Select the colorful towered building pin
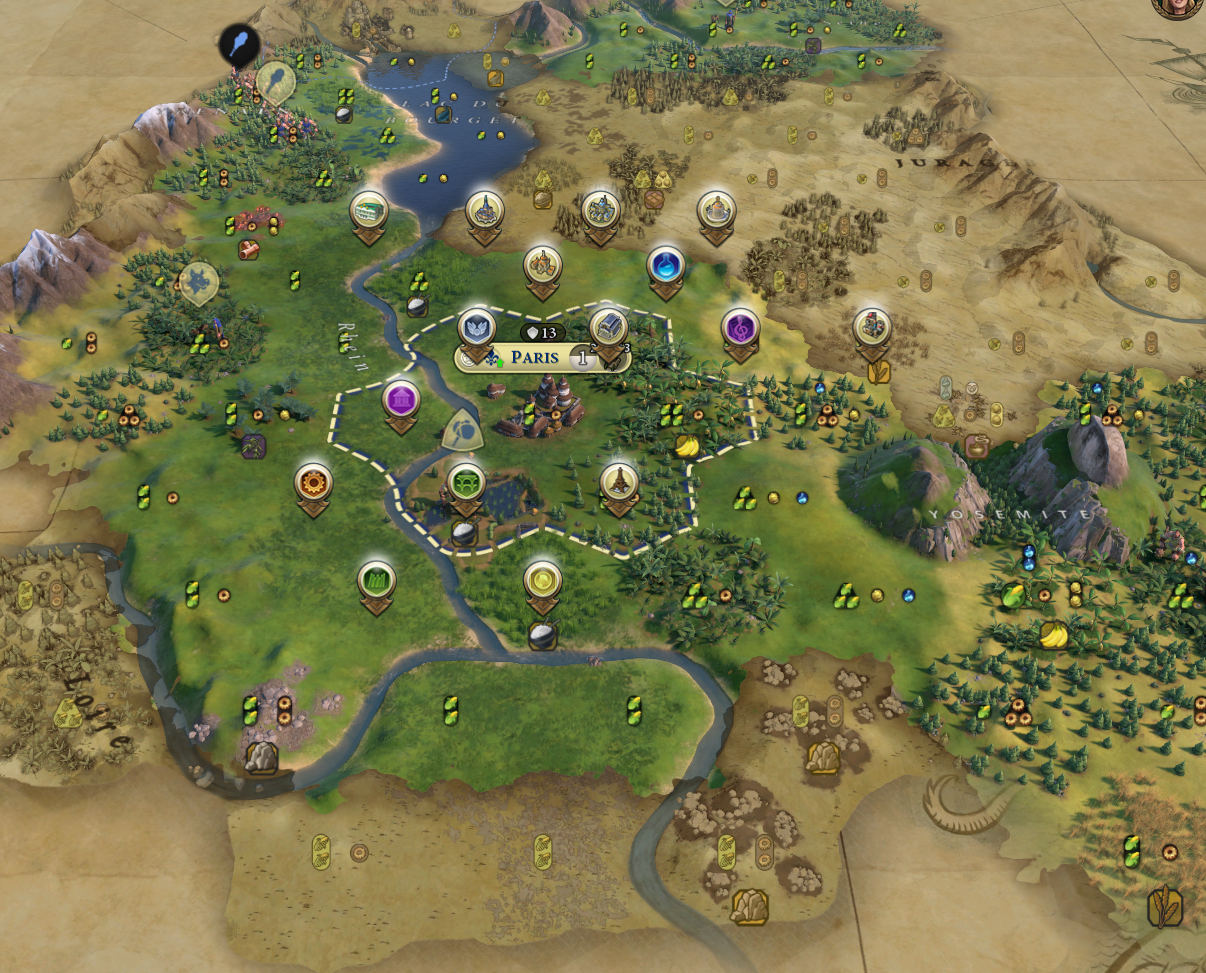 pos(872,327)
